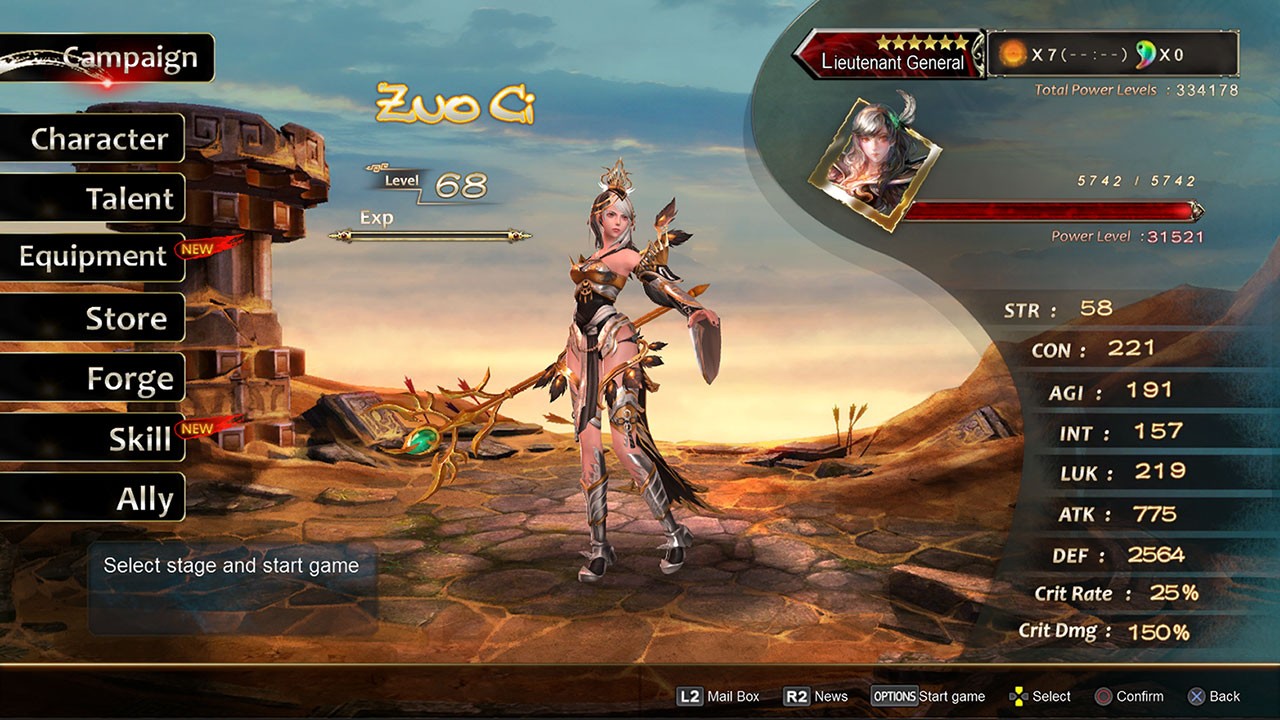Open the Equipment menu
Screen dimensions: 1280x720
point(93,257)
